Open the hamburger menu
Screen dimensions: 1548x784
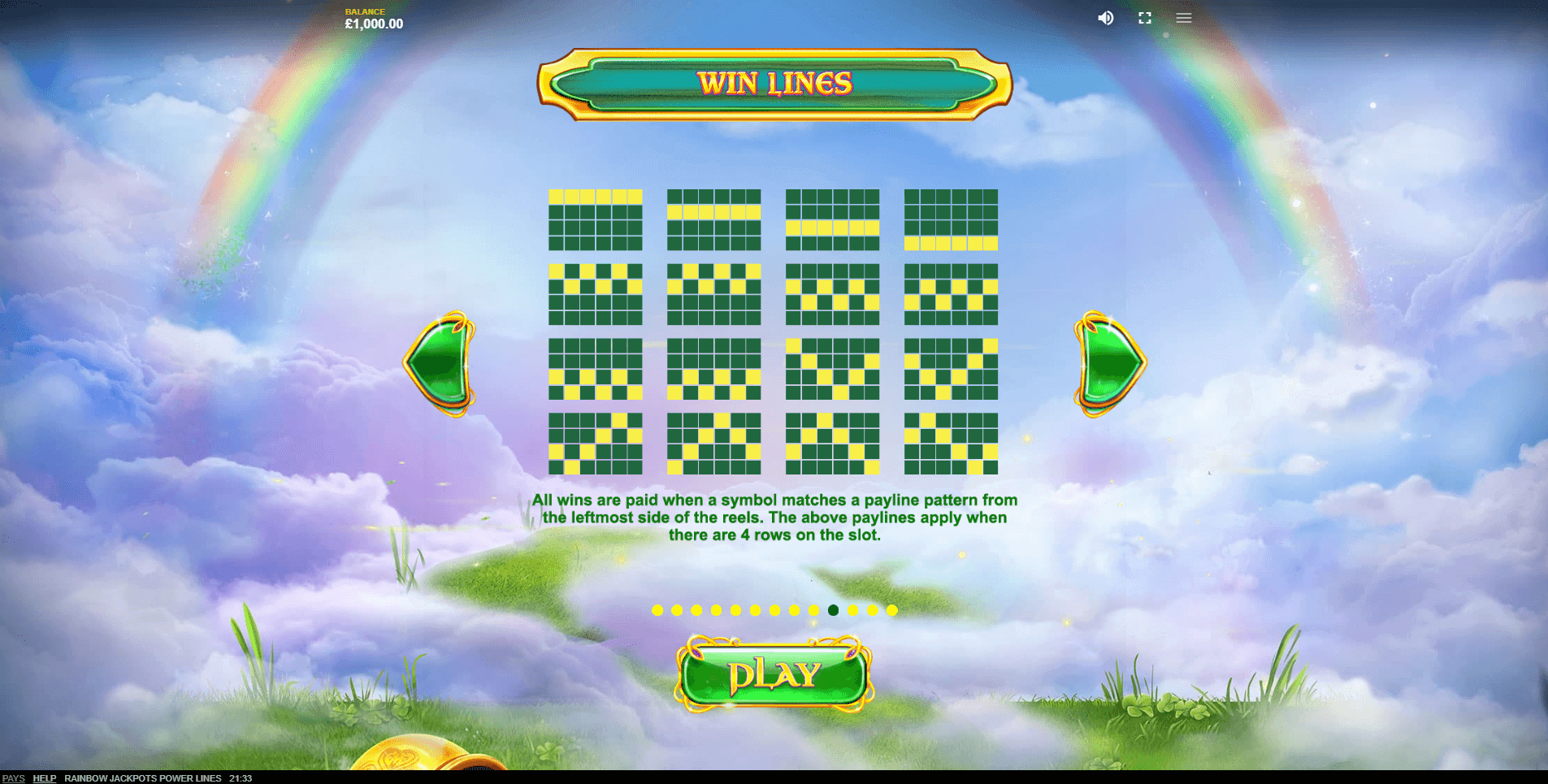click(1184, 18)
